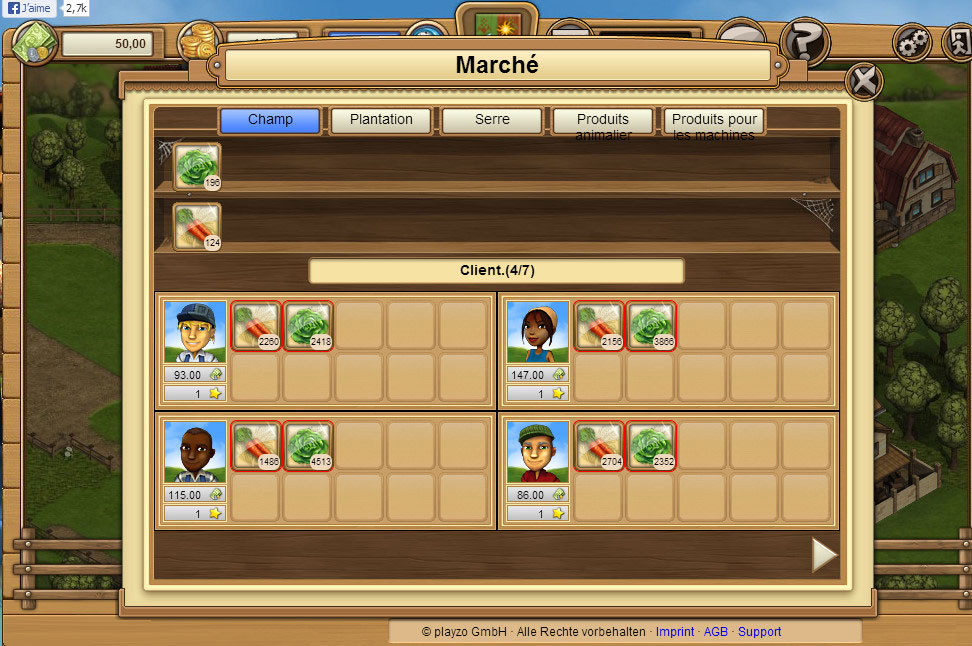Go to the next page of clients
Viewport: 972px width, 646px height.
[824, 555]
